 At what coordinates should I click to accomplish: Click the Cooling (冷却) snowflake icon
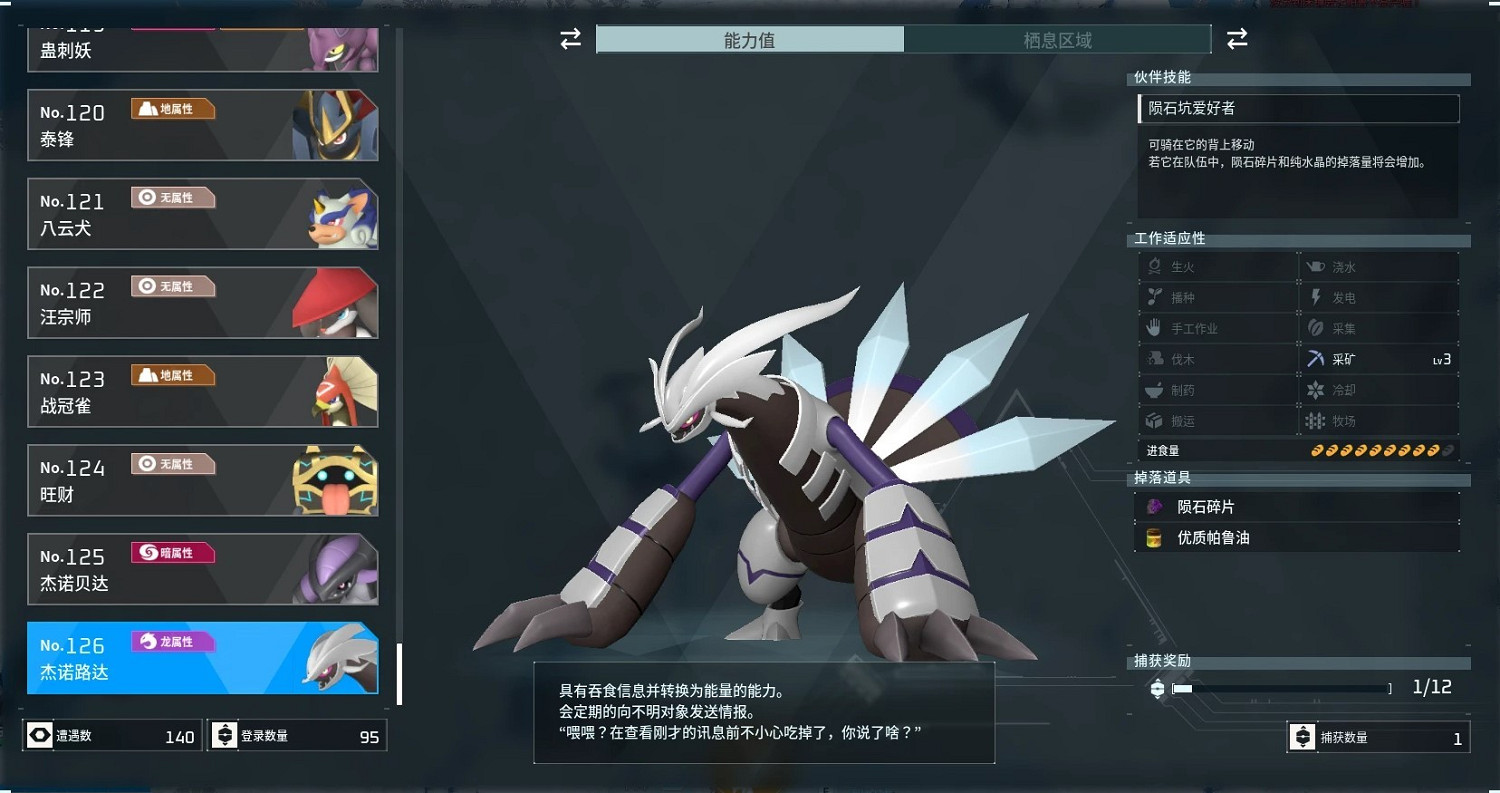click(1316, 389)
